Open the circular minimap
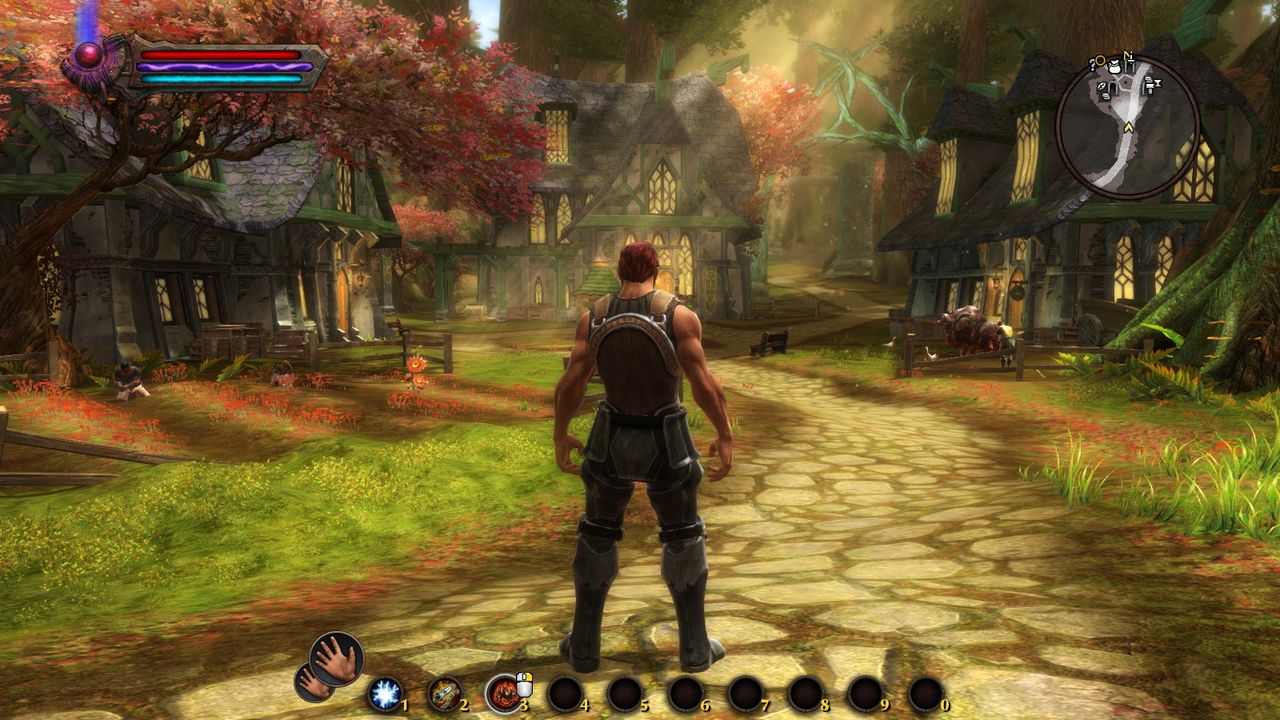Image resolution: width=1280 pixels, height=720 pixels. pos(1127,126)
